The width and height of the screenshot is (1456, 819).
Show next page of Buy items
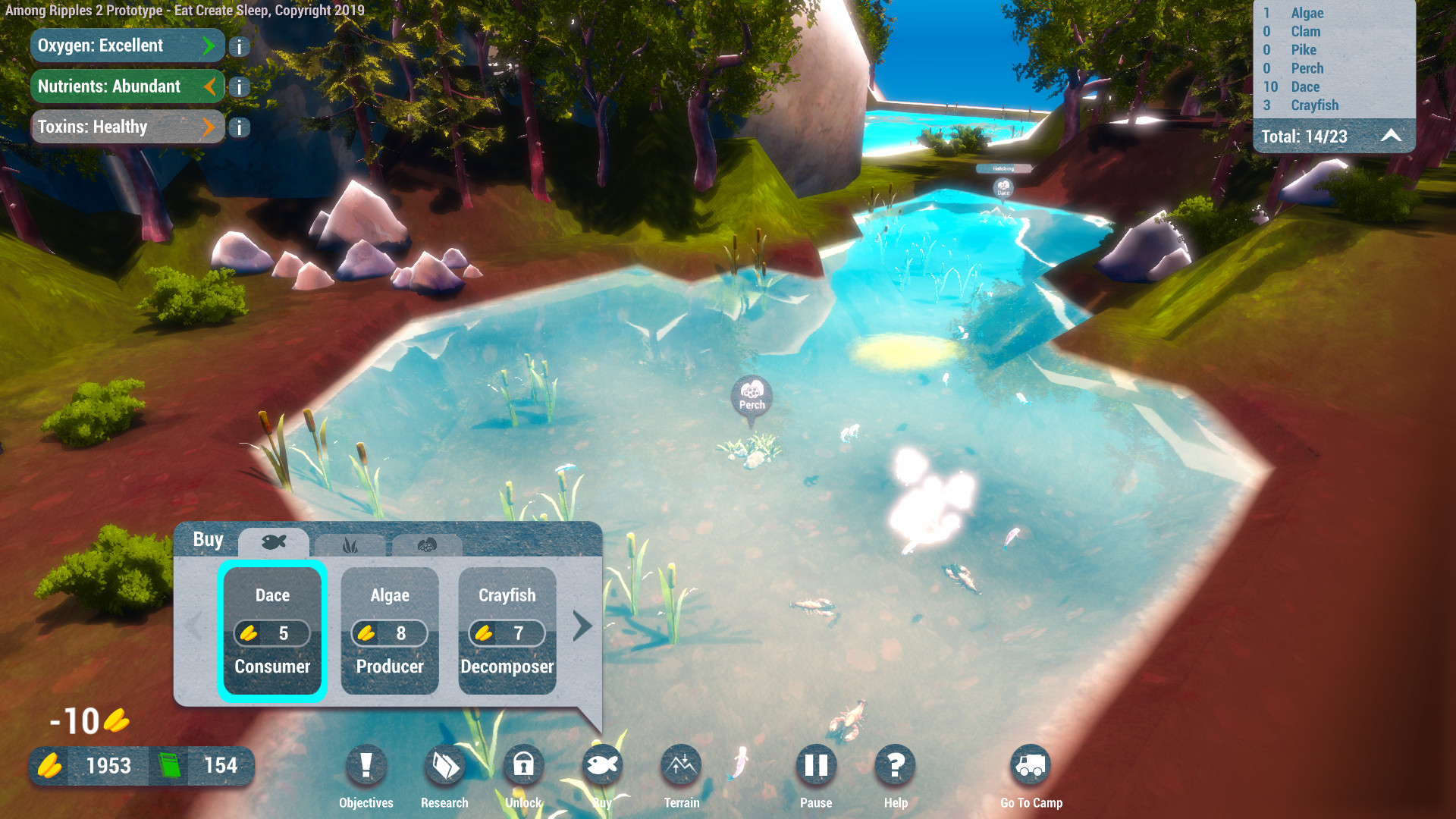point(582,626)
